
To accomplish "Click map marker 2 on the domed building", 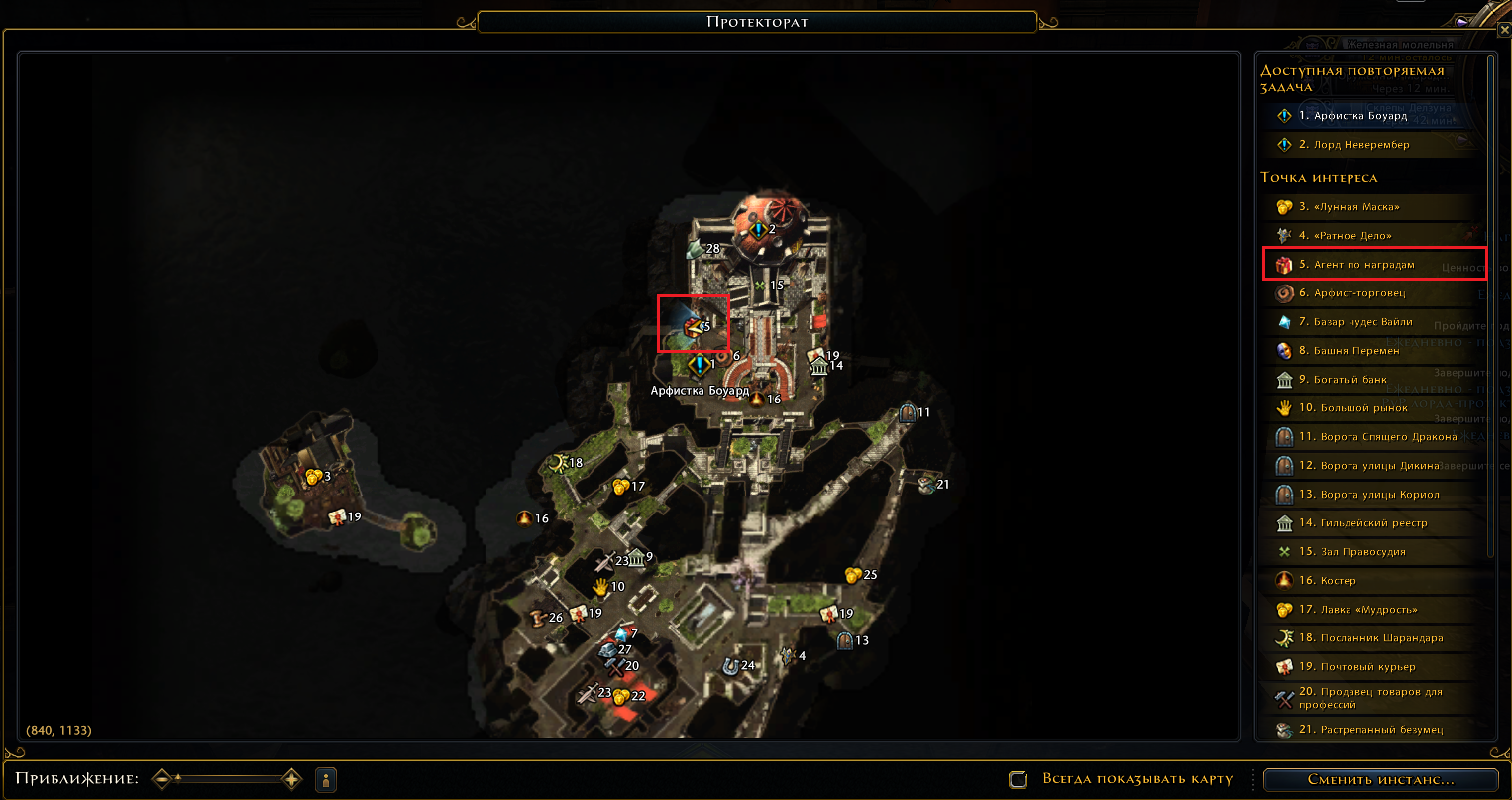I will point(759,230).
